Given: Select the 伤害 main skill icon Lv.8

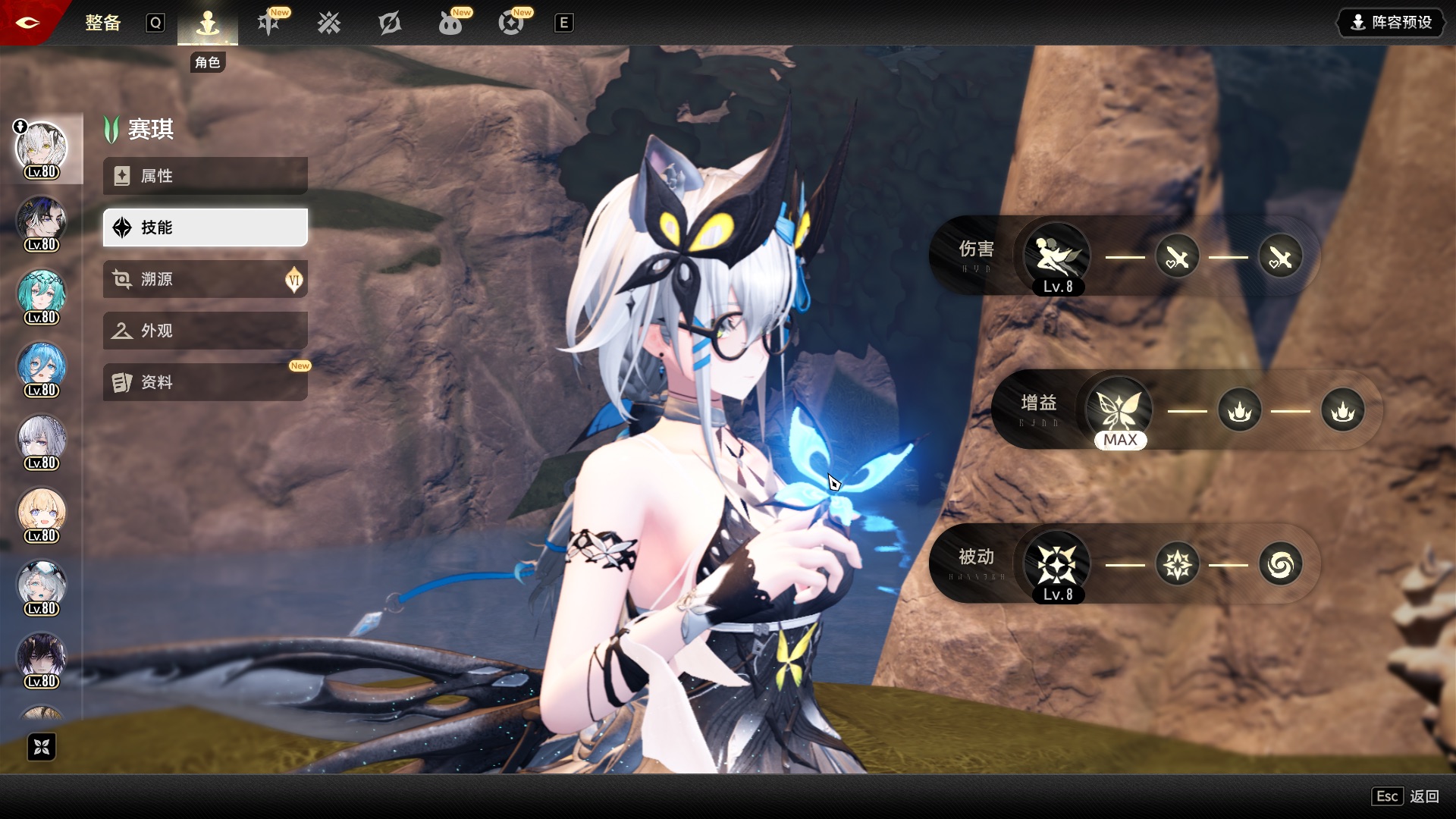Looking at the screenshot, I should pyautogui.click(x=1057, y=257).
